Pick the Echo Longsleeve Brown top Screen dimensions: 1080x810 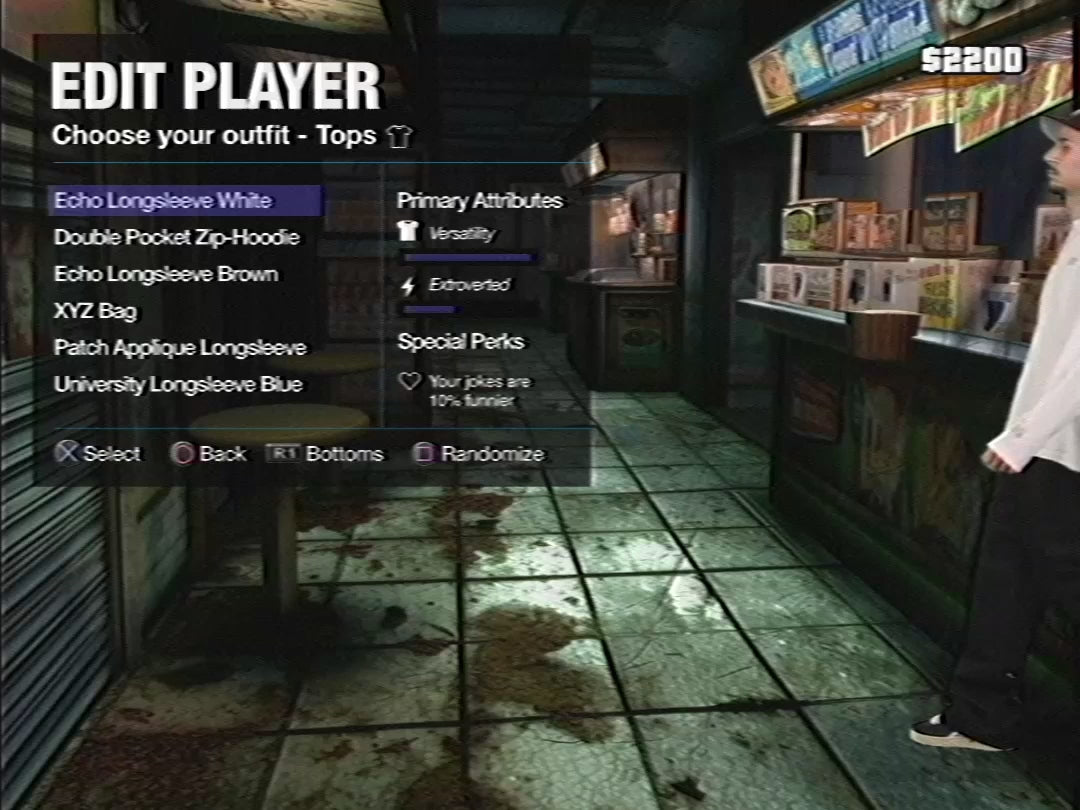(x=166, y=274)
